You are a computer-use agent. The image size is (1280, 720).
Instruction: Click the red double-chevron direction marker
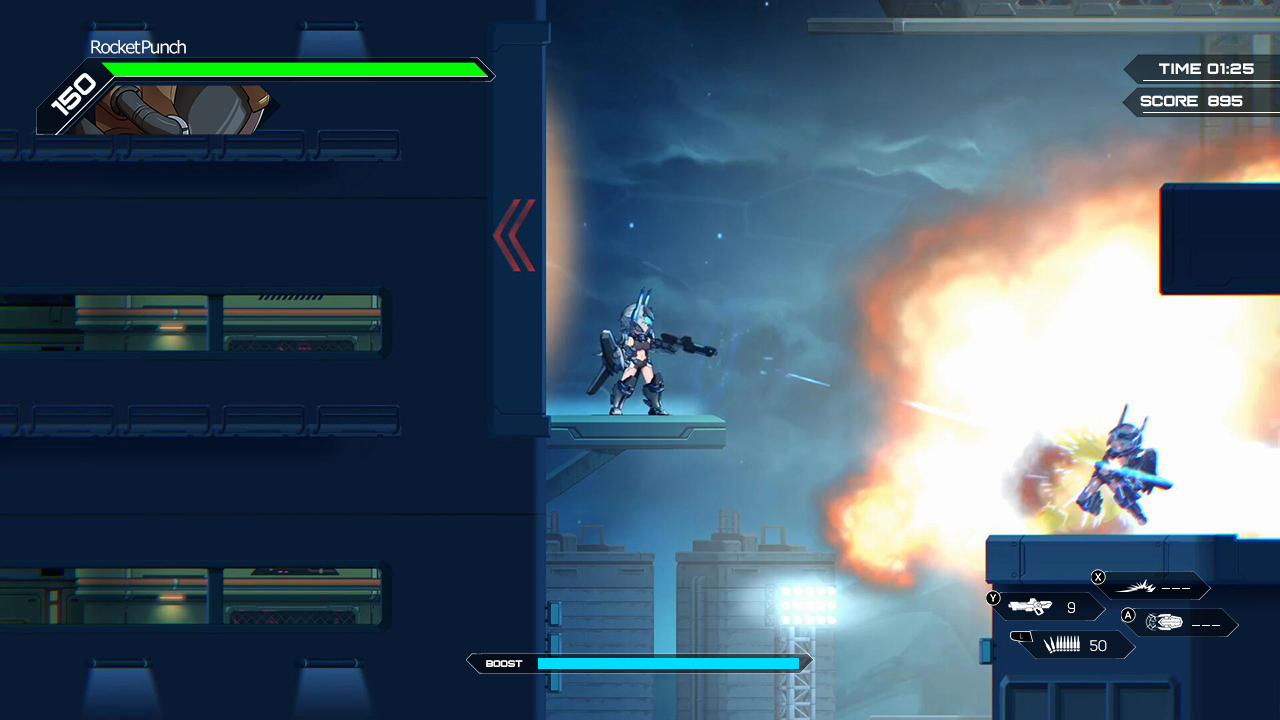(513, 237)
